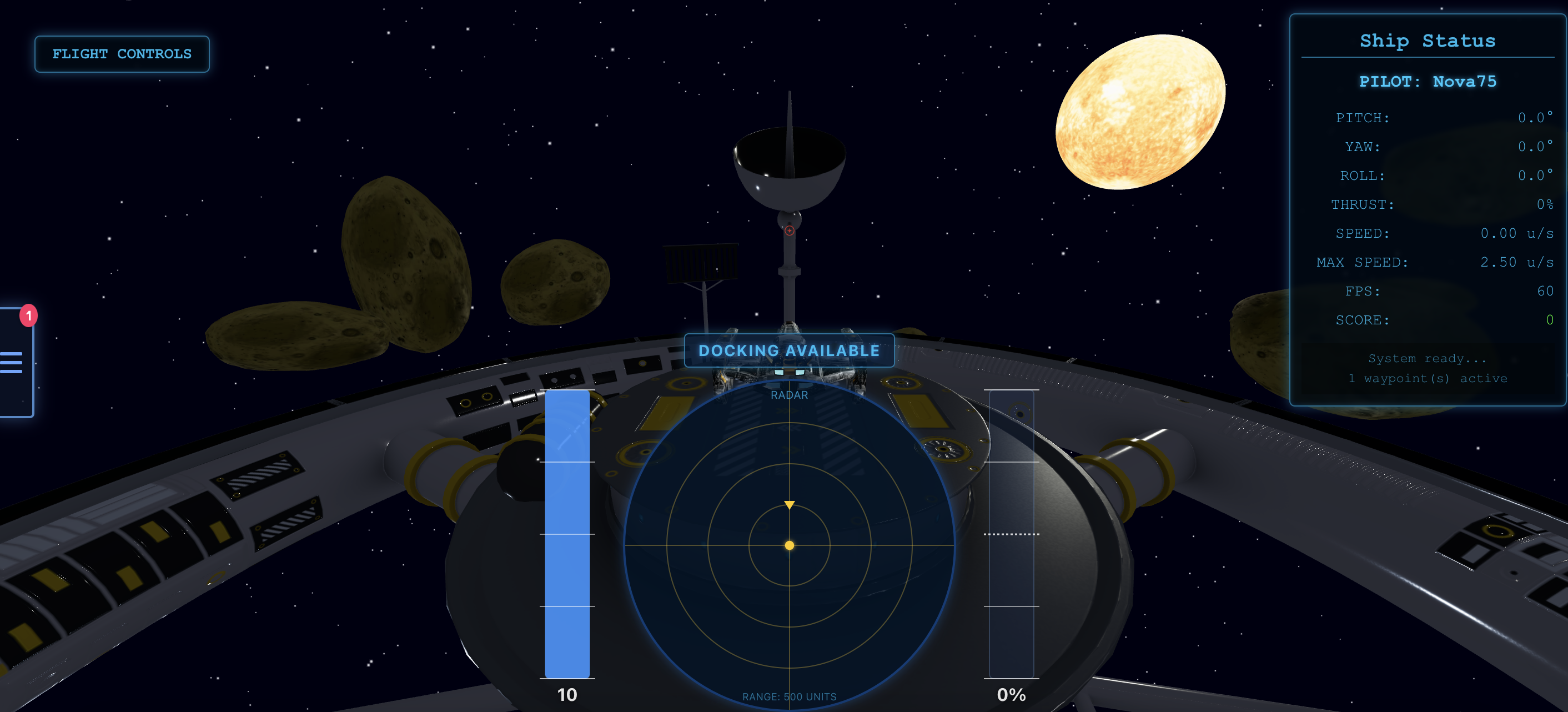Click the PILOT: Nova75 entry

(x=1428, y=81)
